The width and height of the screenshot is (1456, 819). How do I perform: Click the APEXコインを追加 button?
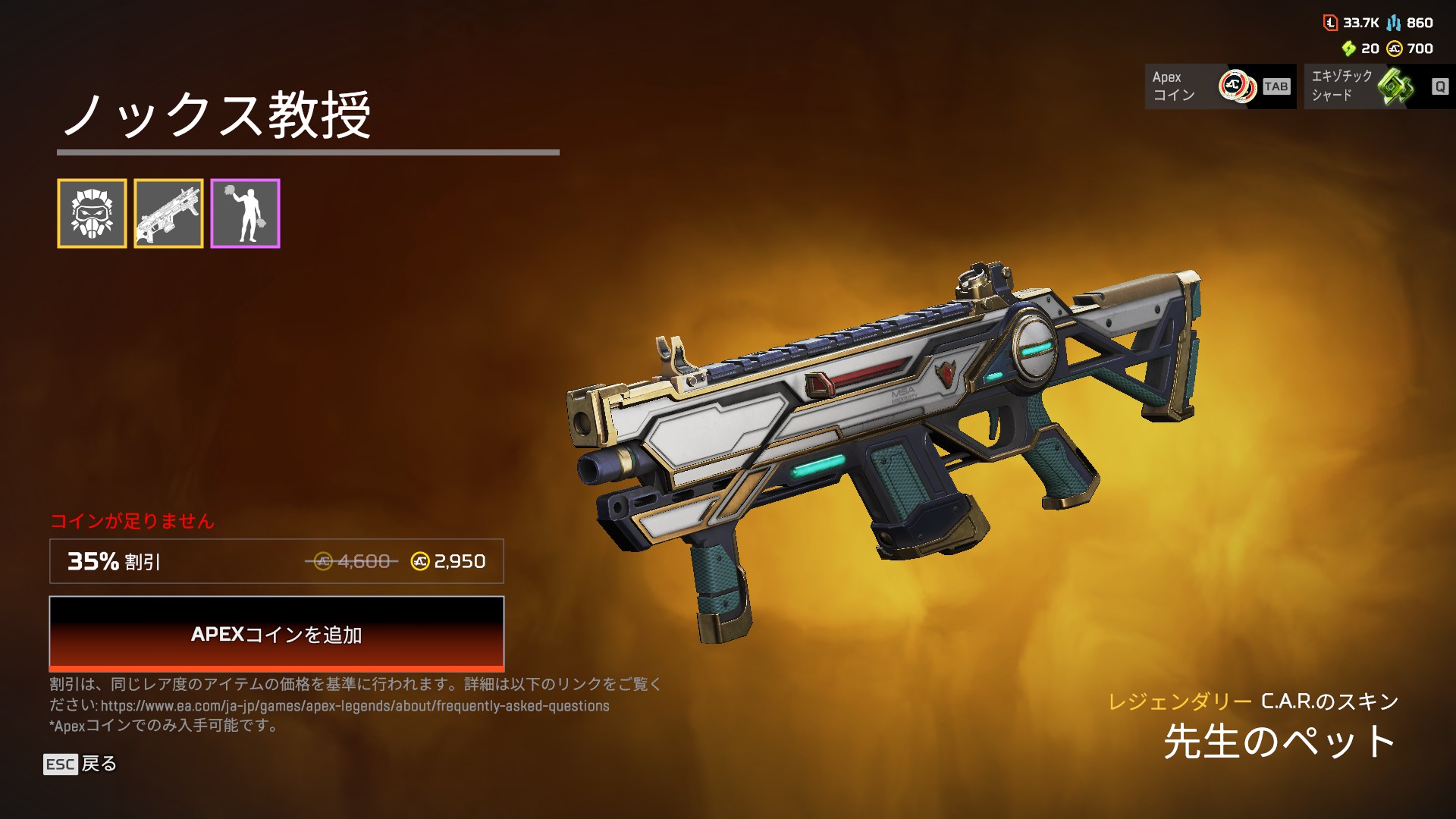pyautogui.click(x=276, y=633)
